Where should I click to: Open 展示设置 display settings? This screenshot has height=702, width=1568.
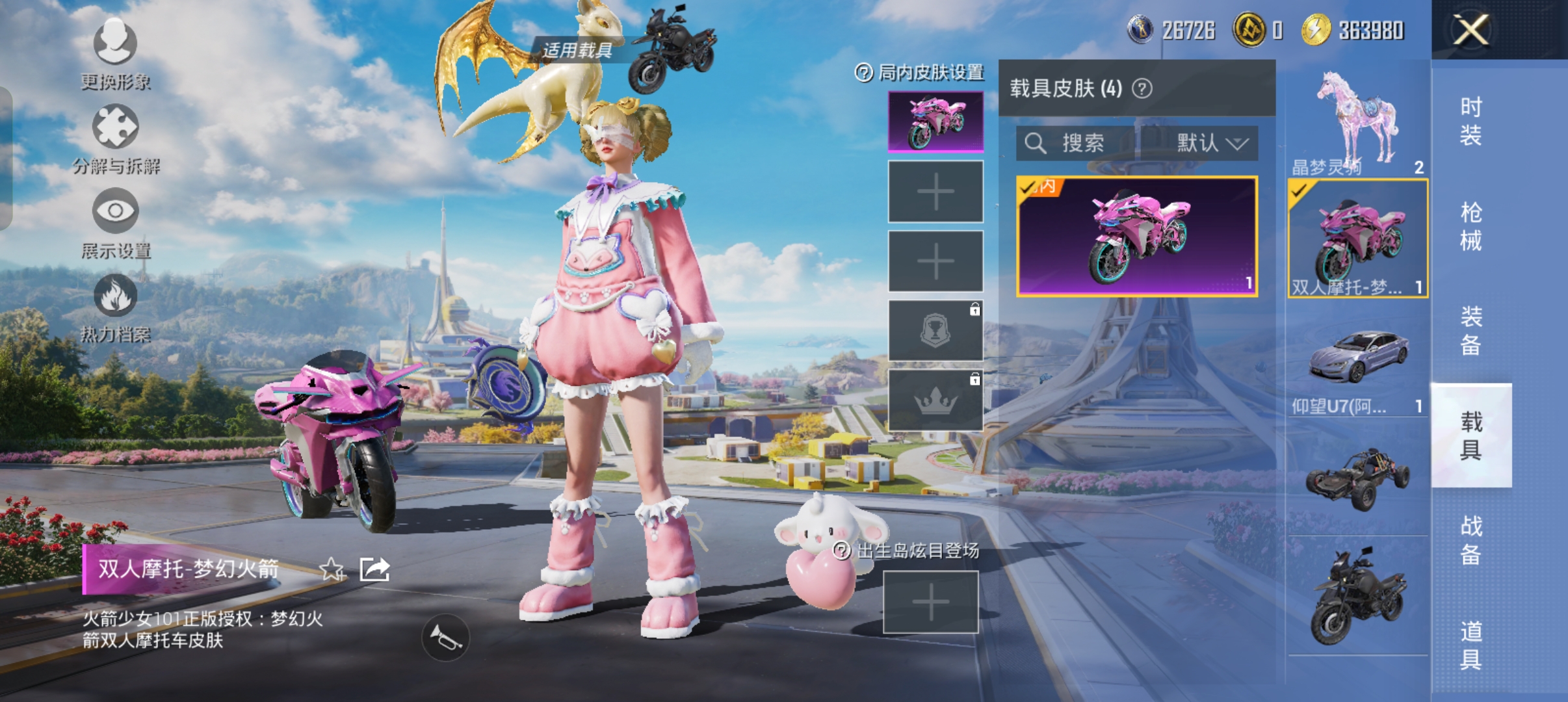tap(116, 221)
